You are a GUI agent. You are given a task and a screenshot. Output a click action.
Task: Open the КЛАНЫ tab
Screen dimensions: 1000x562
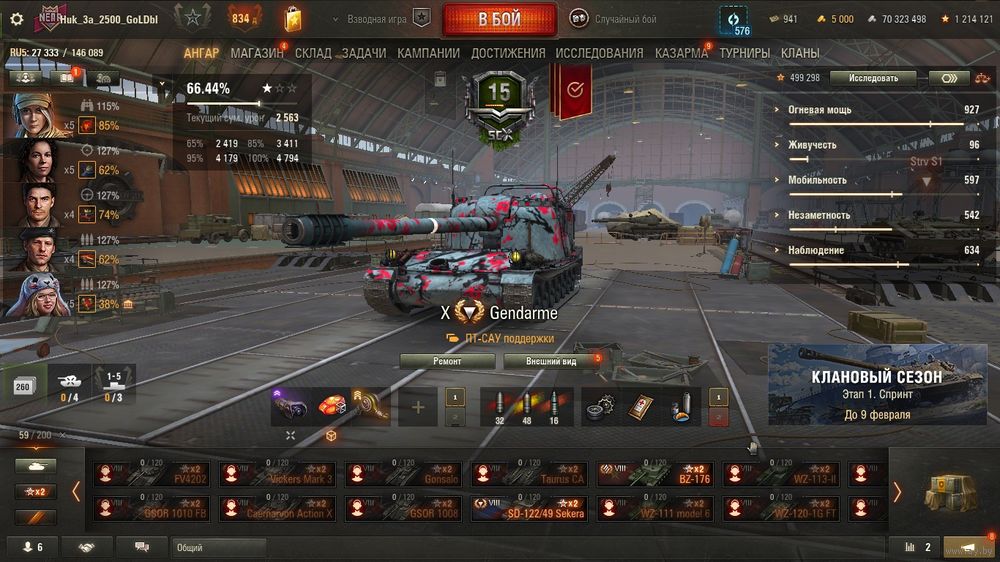800,53
